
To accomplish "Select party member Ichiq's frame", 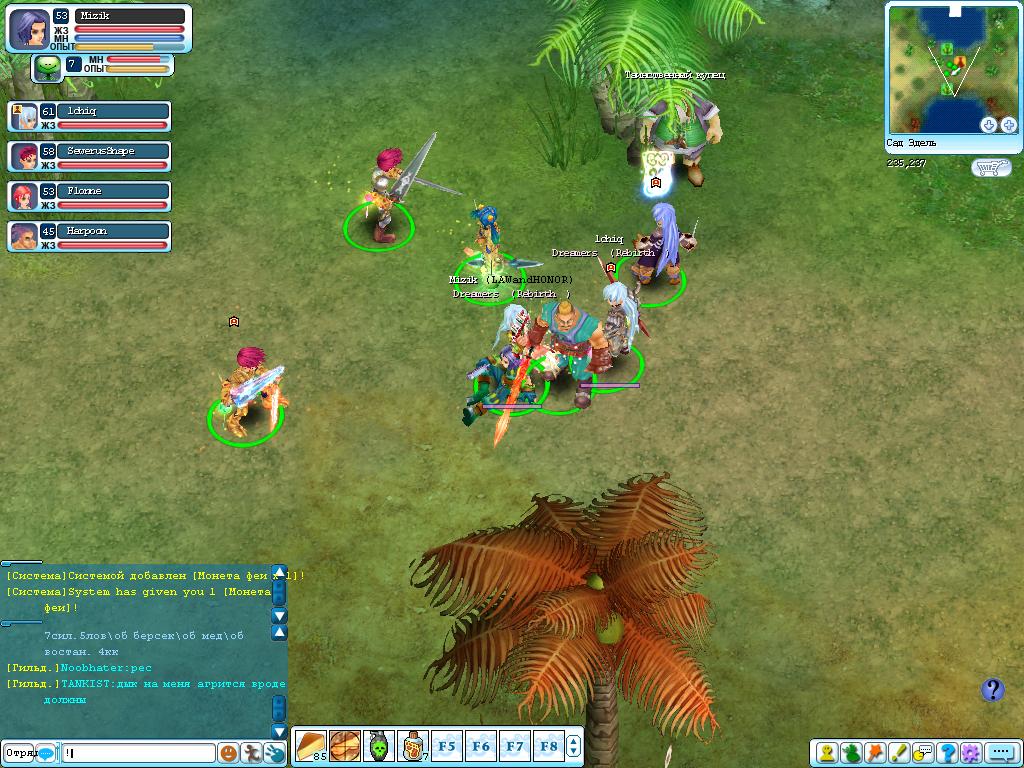I will (90, 117).
